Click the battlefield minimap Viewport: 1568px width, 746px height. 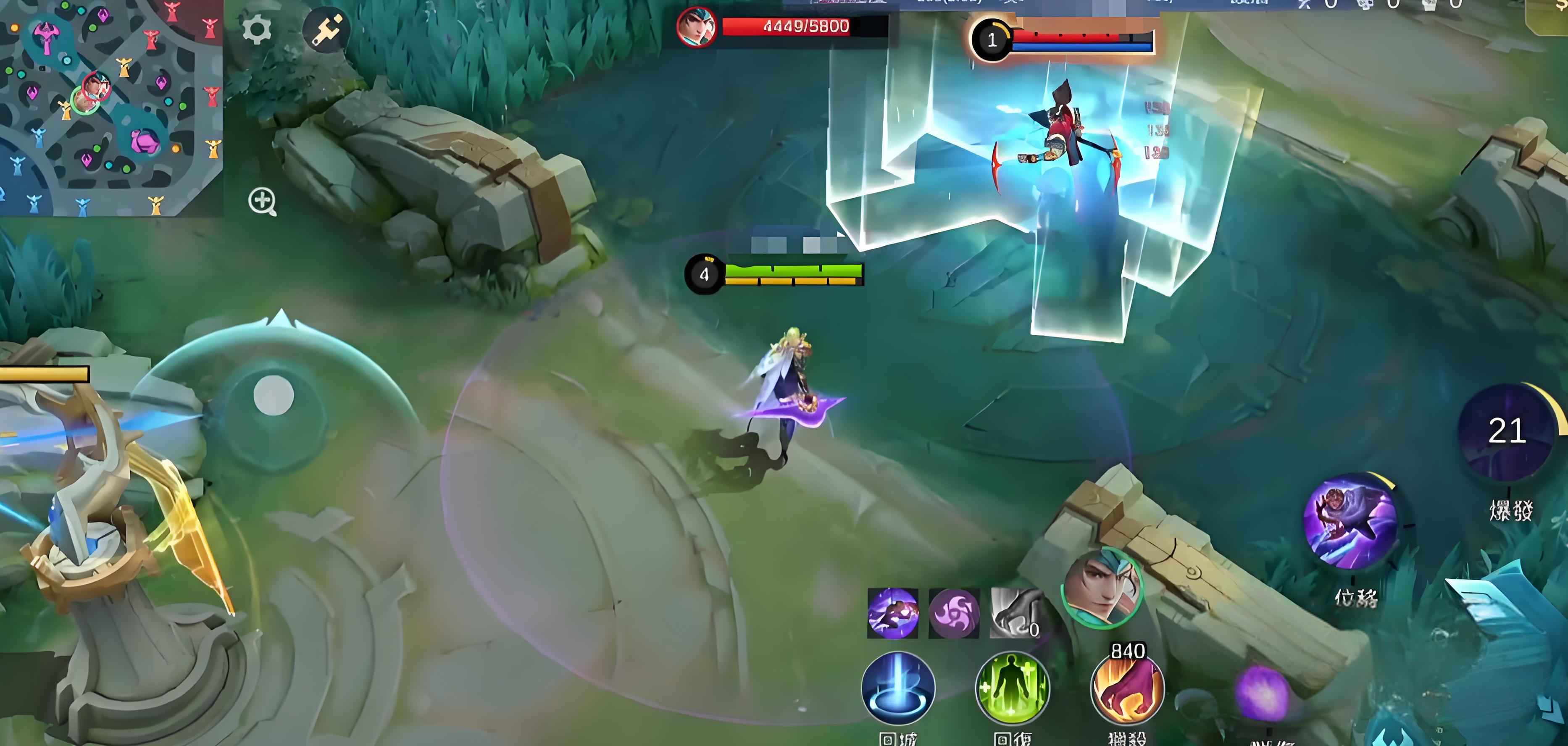pos(111,107)
